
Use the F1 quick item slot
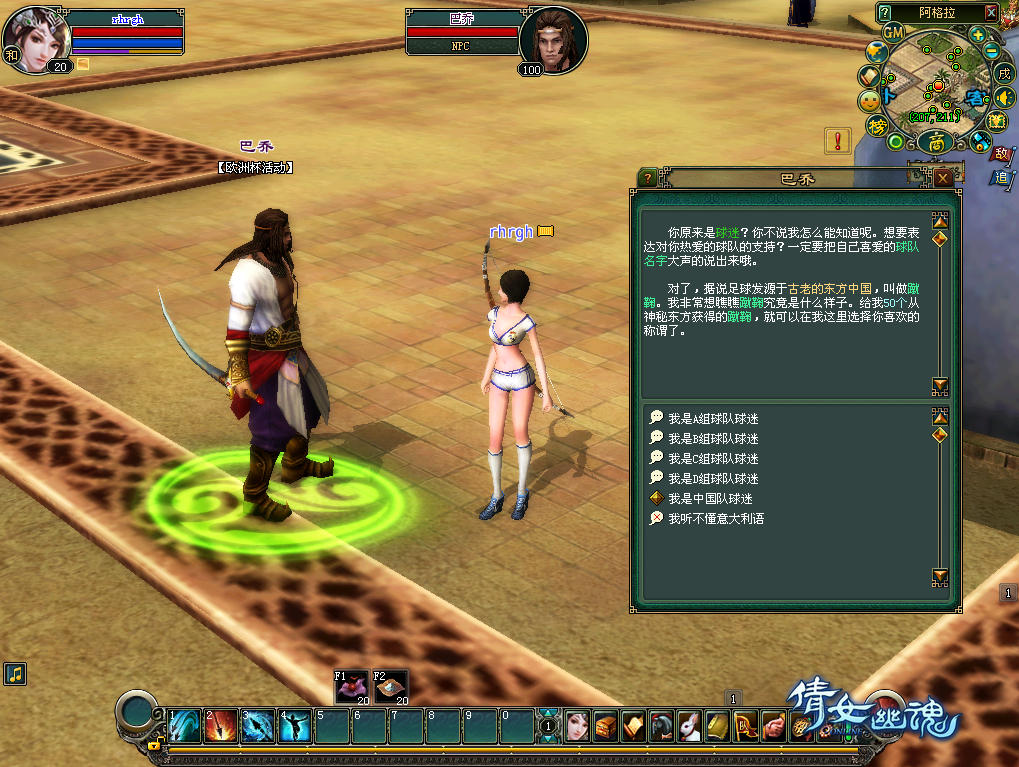tap(351, 687)
